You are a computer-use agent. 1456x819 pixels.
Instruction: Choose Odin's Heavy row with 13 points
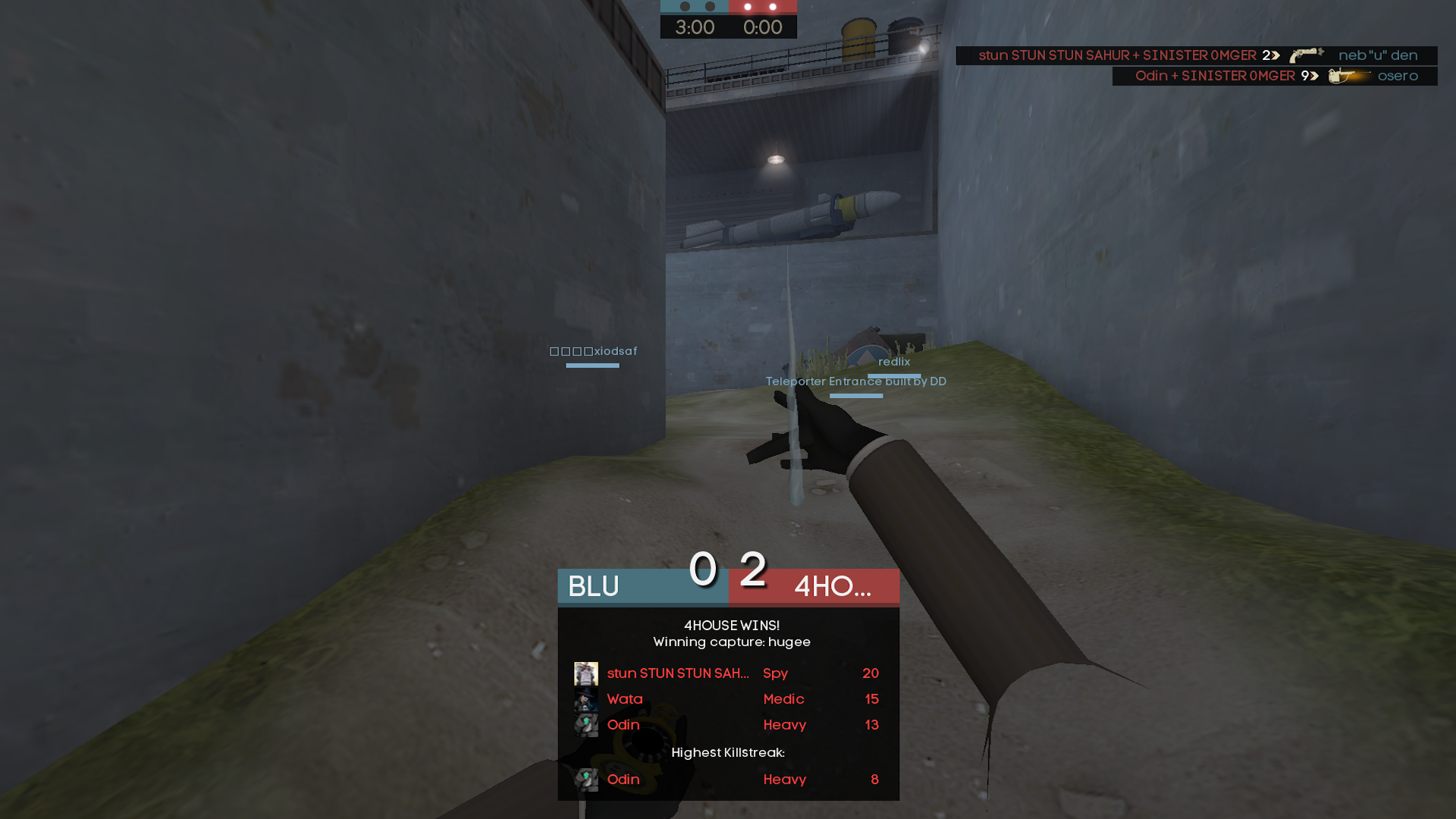point(728,725)
